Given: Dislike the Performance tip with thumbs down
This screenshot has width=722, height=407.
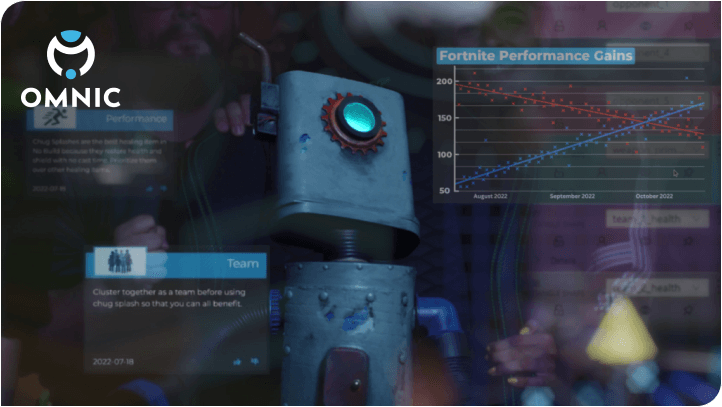Looking at the screenshot, I should [x=163, y=187].
